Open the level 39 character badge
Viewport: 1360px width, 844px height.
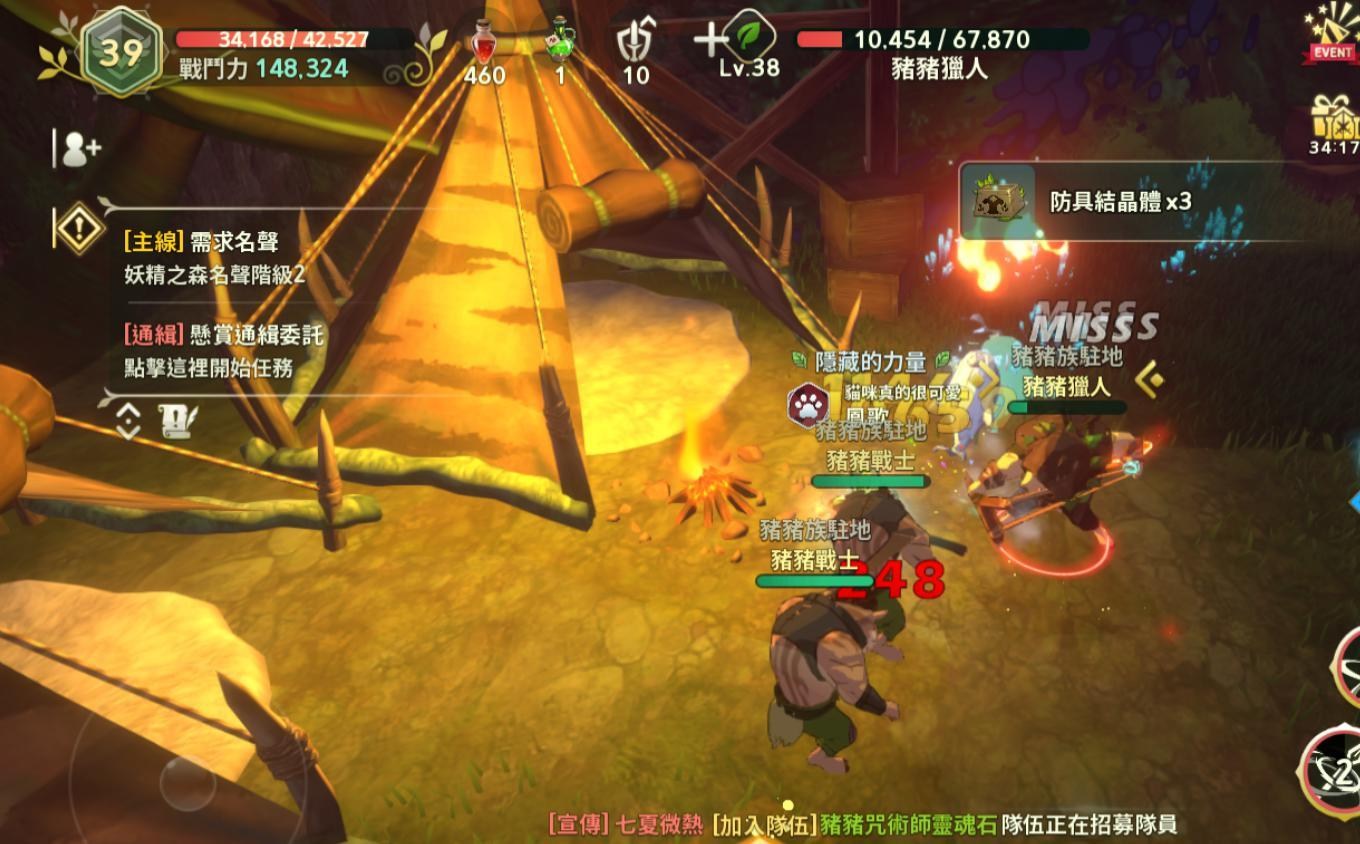[x=119, y=53]
